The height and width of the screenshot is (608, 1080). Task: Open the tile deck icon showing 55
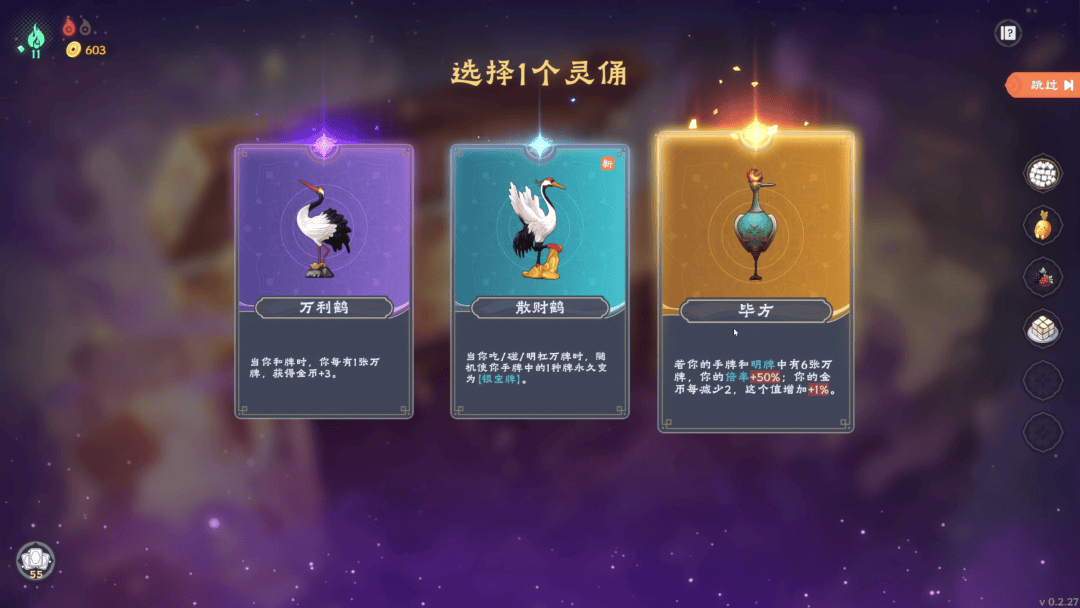pyautogui.click(x=35, y=560)
